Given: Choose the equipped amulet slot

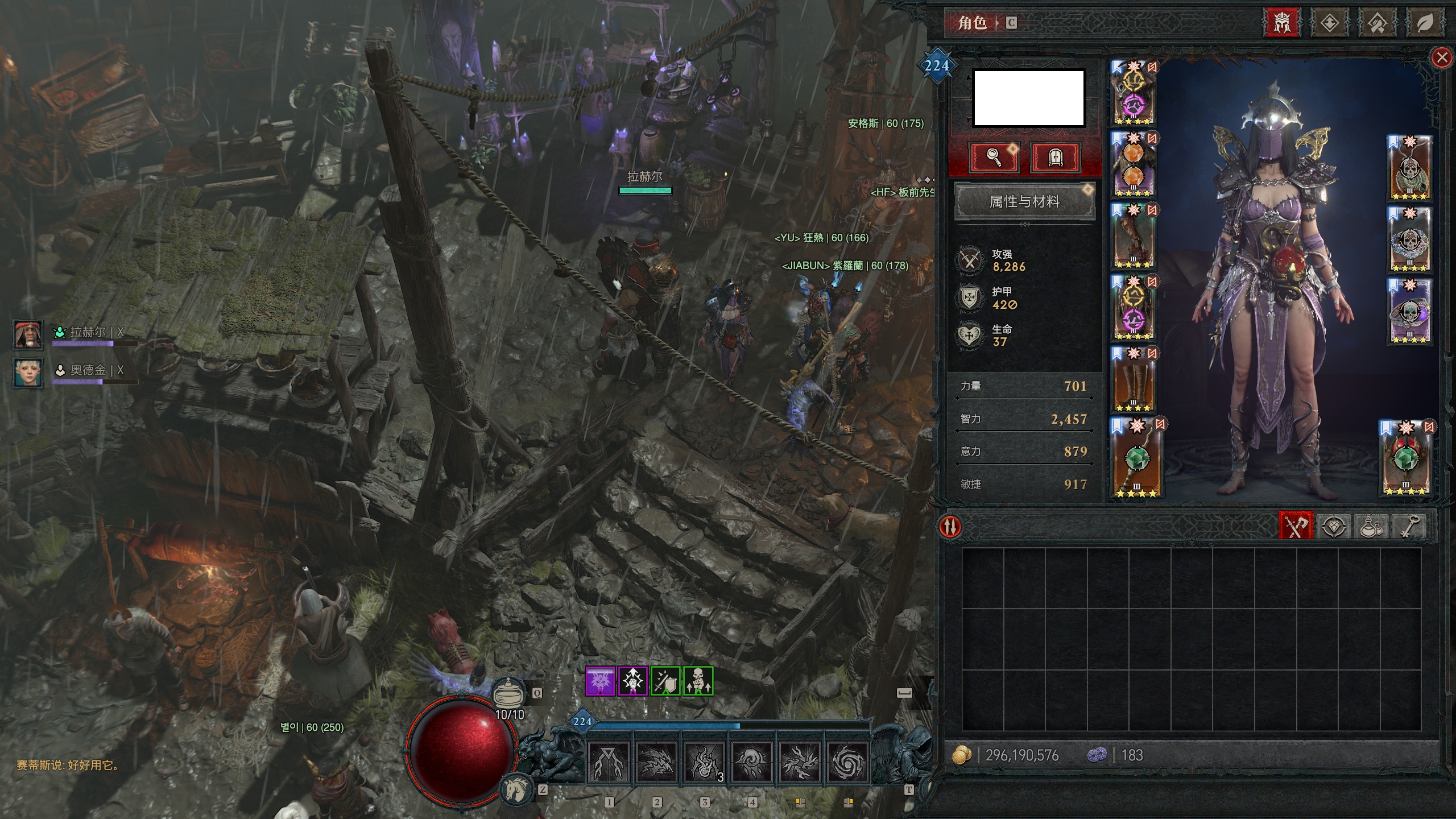Looking at the screenshot, I should tap(1410, 169).
